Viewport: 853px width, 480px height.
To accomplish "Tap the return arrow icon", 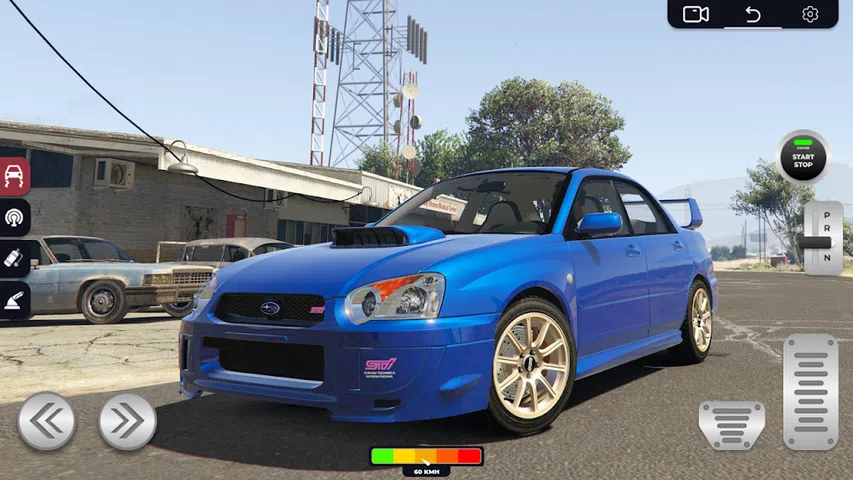I will [x=753, y=14].
